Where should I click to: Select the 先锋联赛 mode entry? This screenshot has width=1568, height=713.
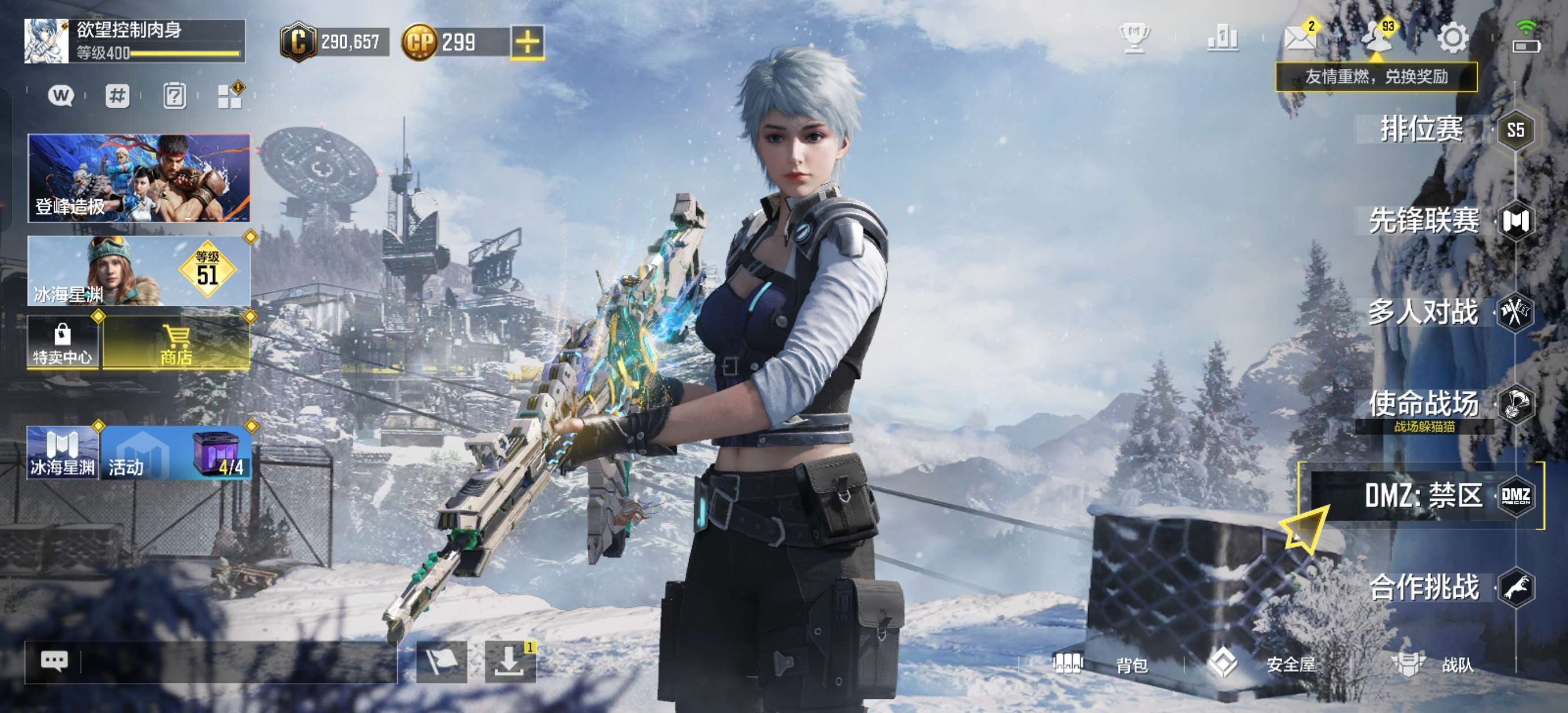tap(1424, 221)
